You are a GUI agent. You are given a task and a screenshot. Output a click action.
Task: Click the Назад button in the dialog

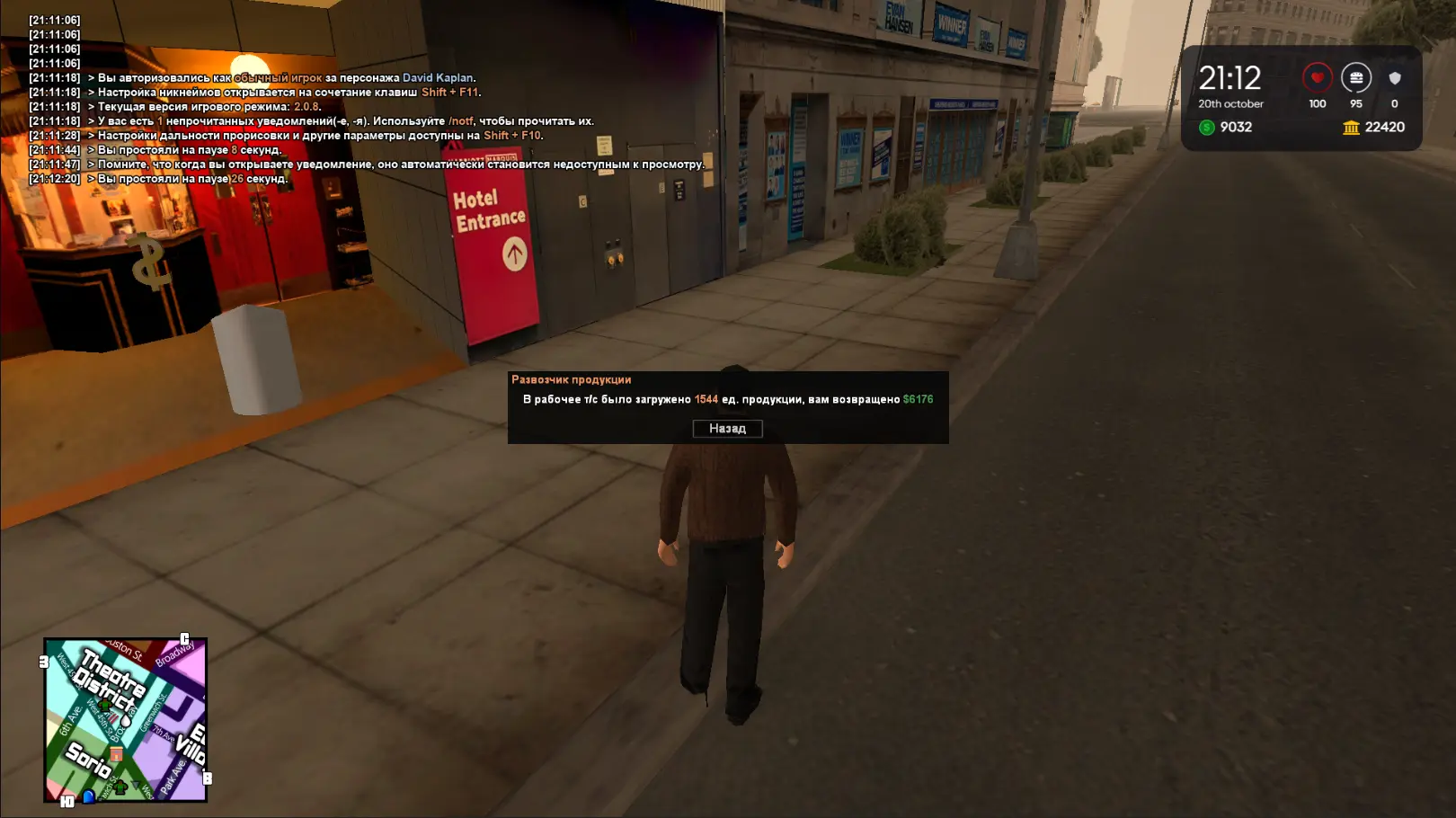727,429
